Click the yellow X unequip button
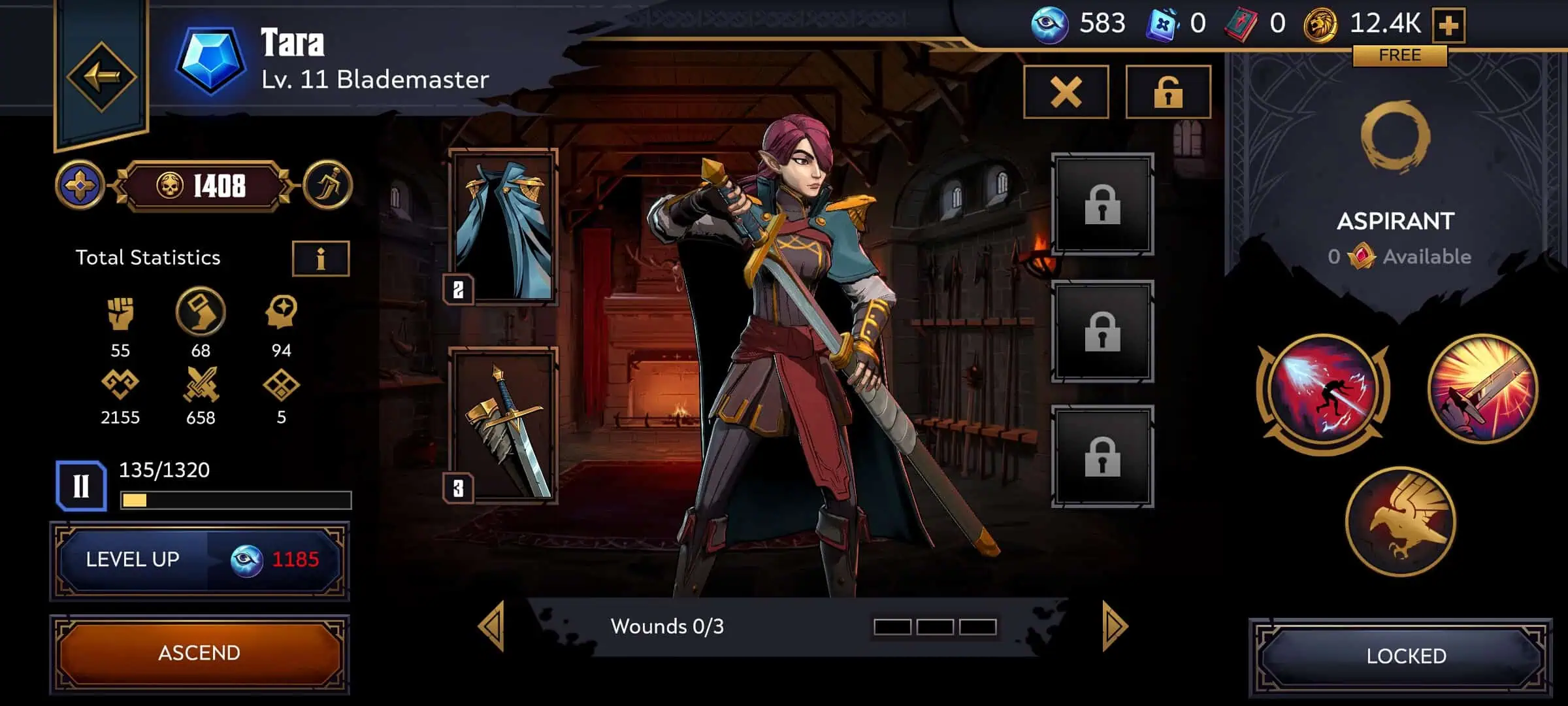The width and height of the screenshot is (1568, 706). [1066, 92]
